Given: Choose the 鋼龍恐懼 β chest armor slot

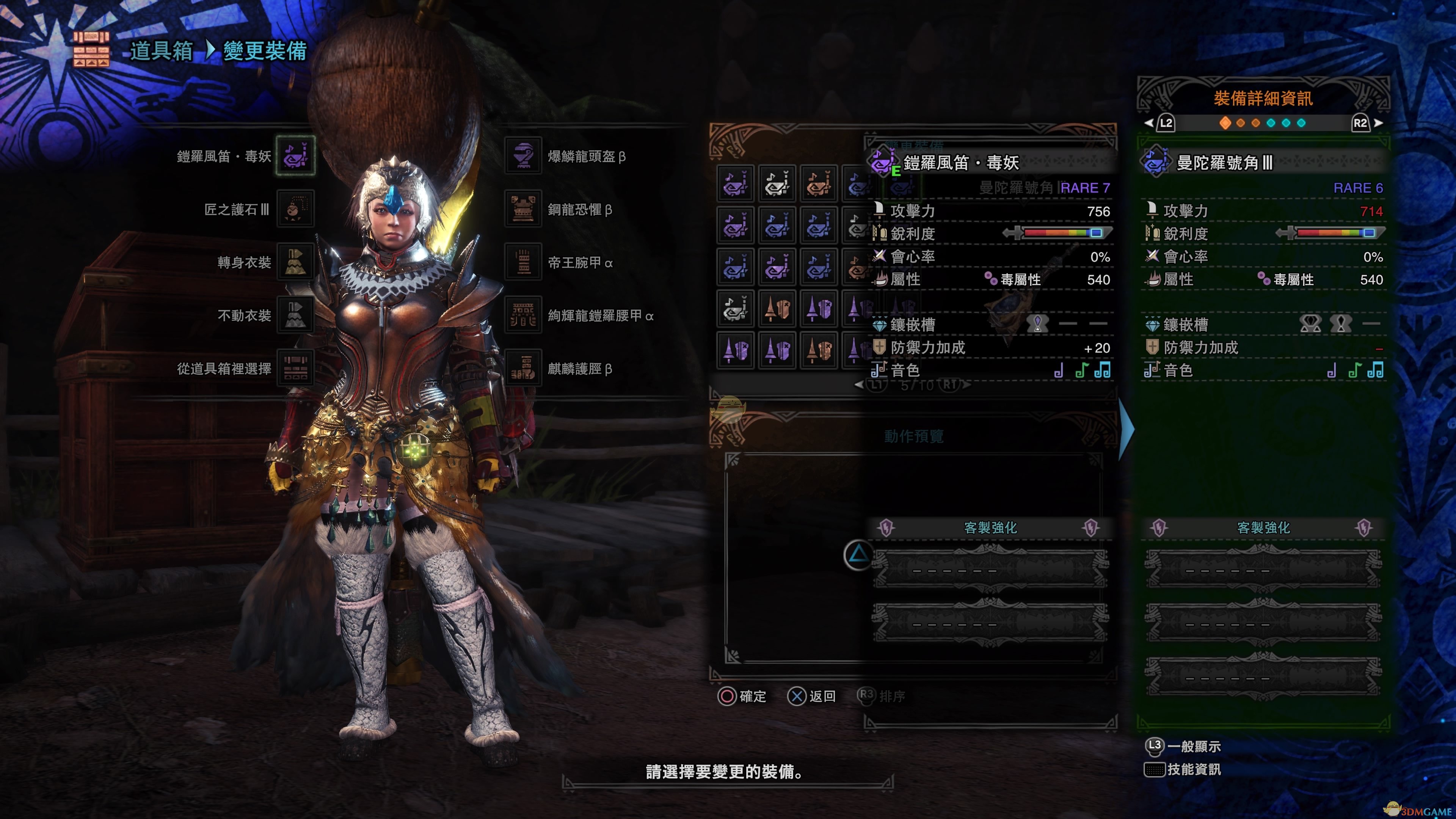Looking at the screenshot, I should coord(523,209).
